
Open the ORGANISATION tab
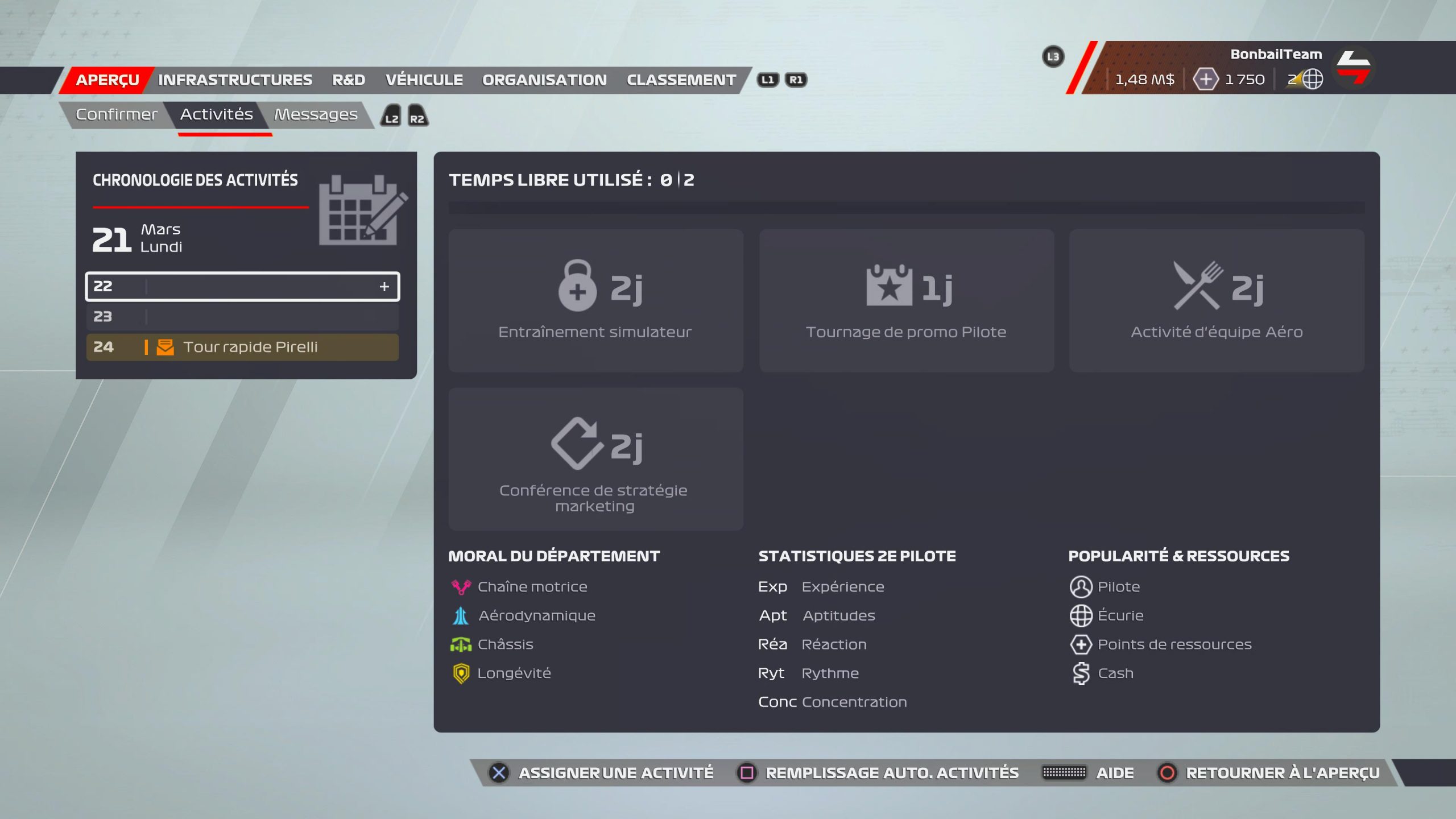coord(544,80)
